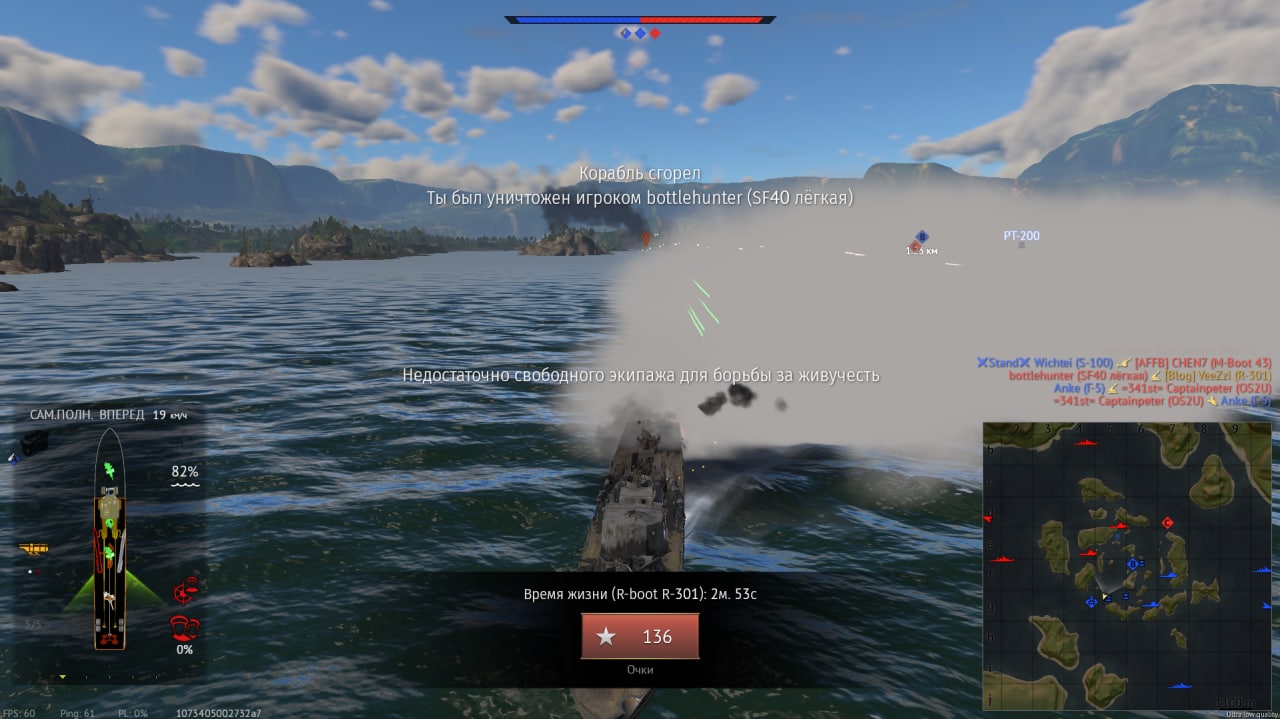Click the 136 points score button
The image size is (1280, 719).
coord(640,636)
